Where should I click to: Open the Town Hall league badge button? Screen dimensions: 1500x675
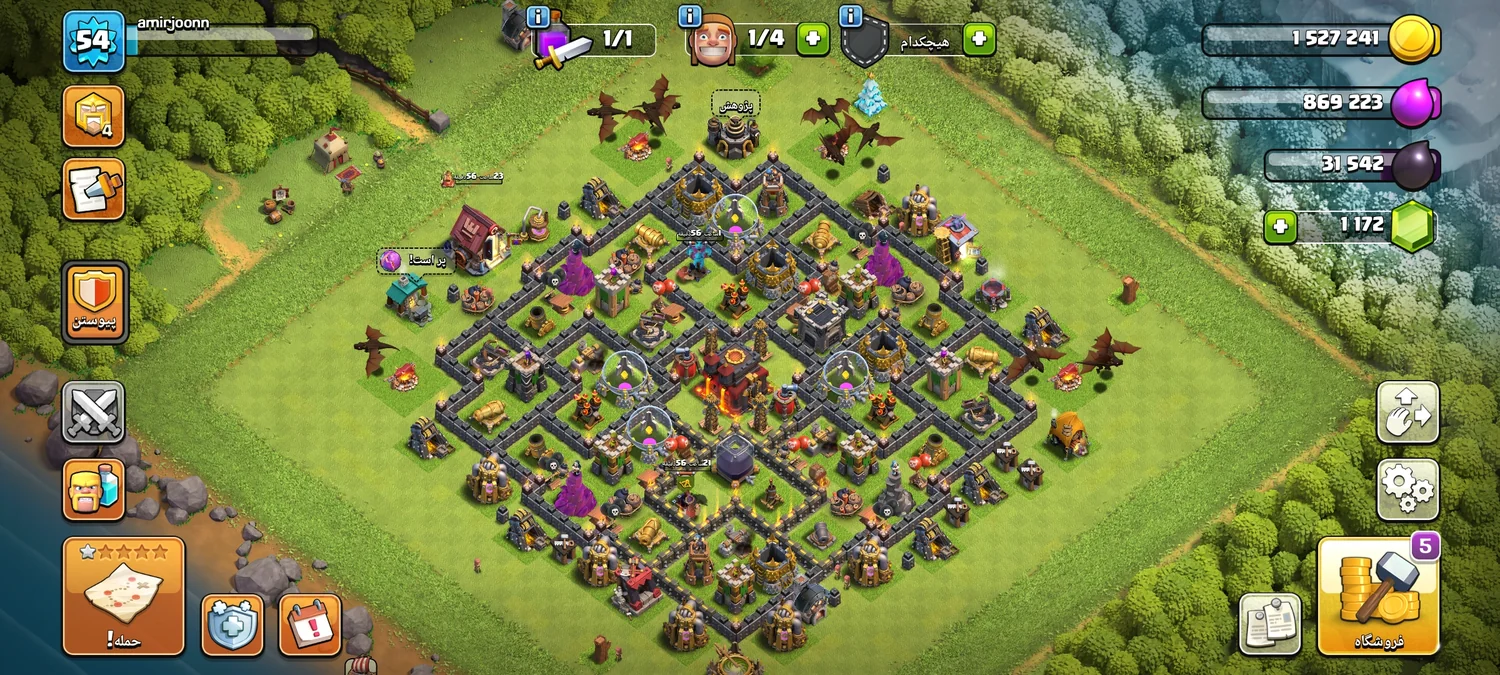click(x=93, y=116)
